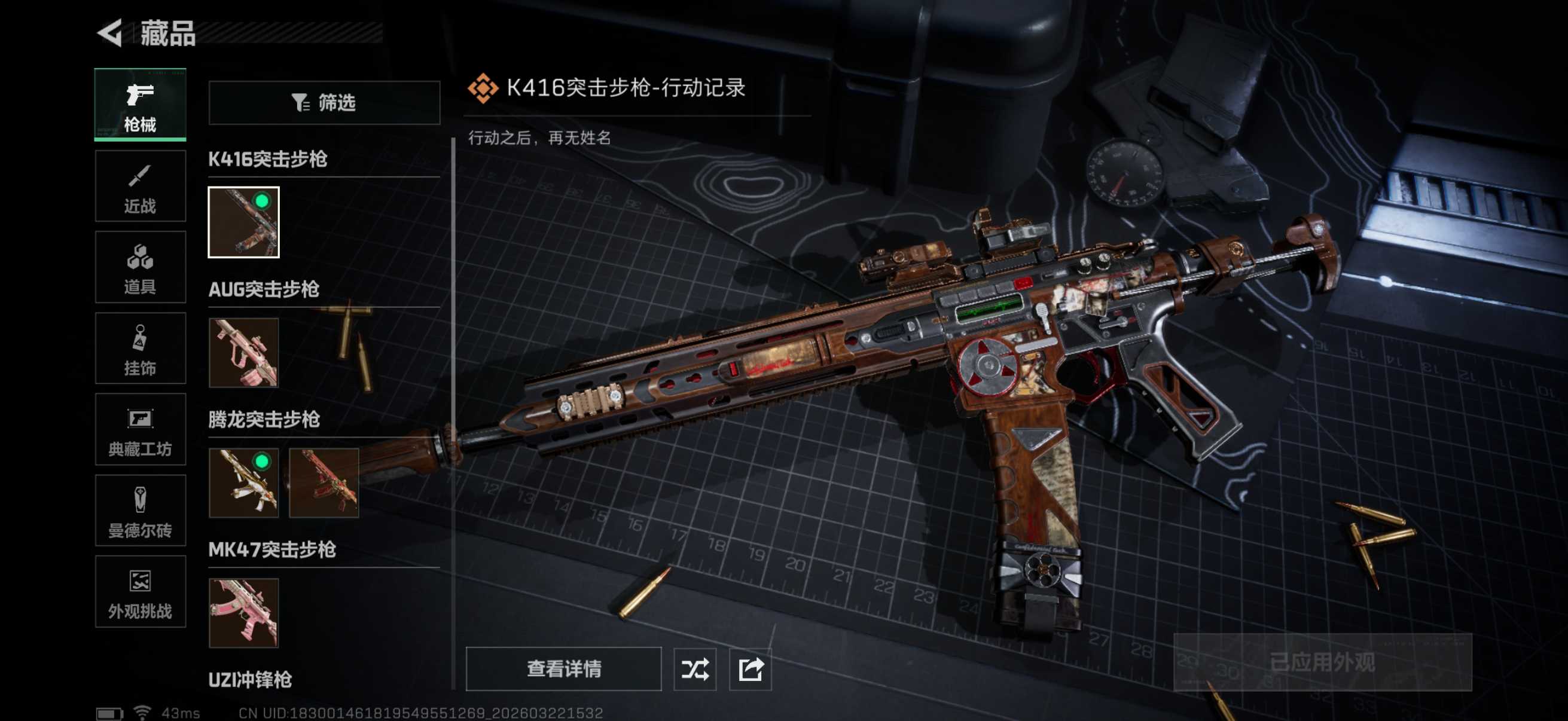1568x721 pixels.
Task: Switch to the 曼德尔砖 tab
Action: pyautogui.click(x=140, y=511)
